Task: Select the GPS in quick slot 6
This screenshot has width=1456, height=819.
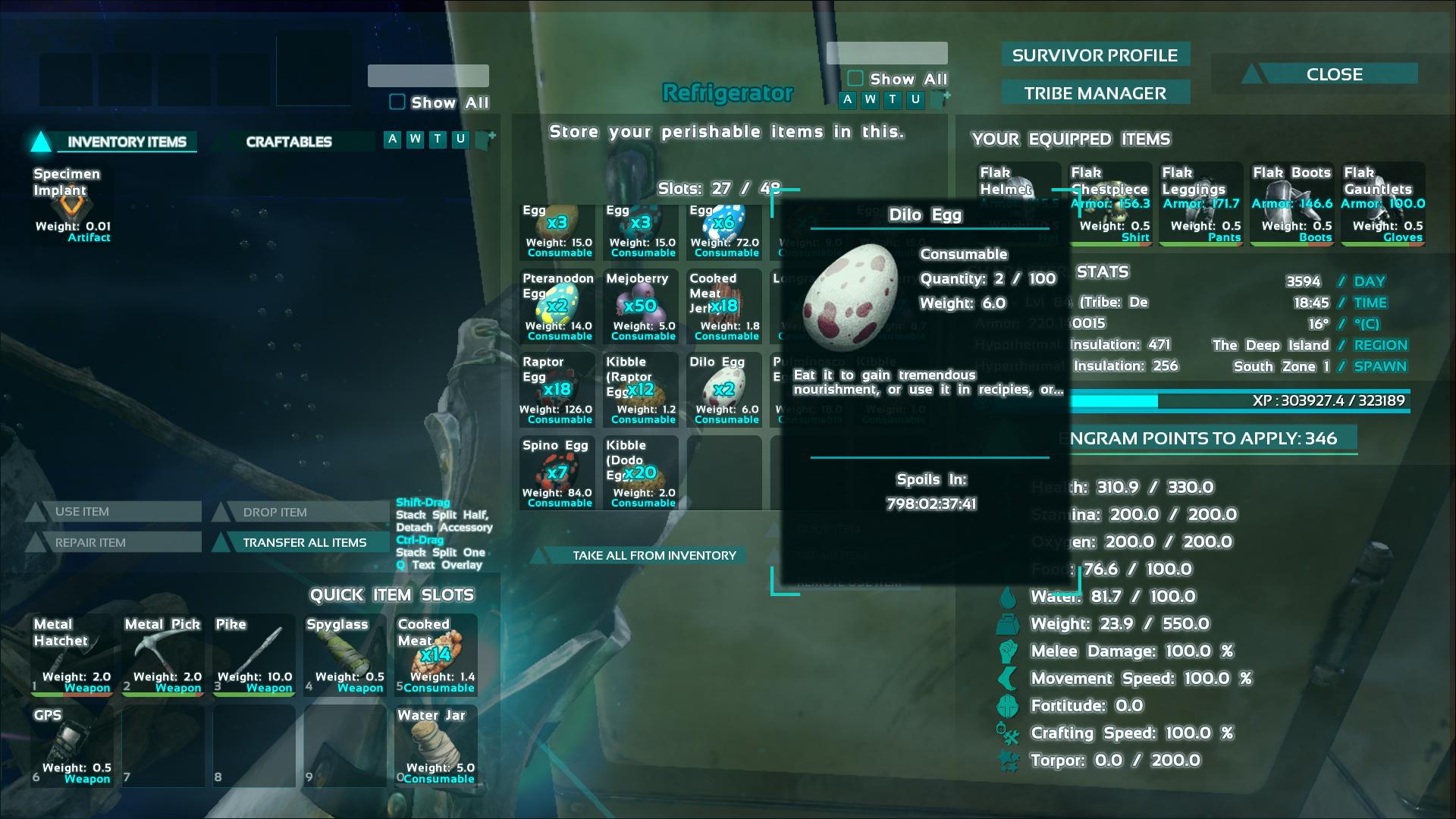Action: pos(71,745)
